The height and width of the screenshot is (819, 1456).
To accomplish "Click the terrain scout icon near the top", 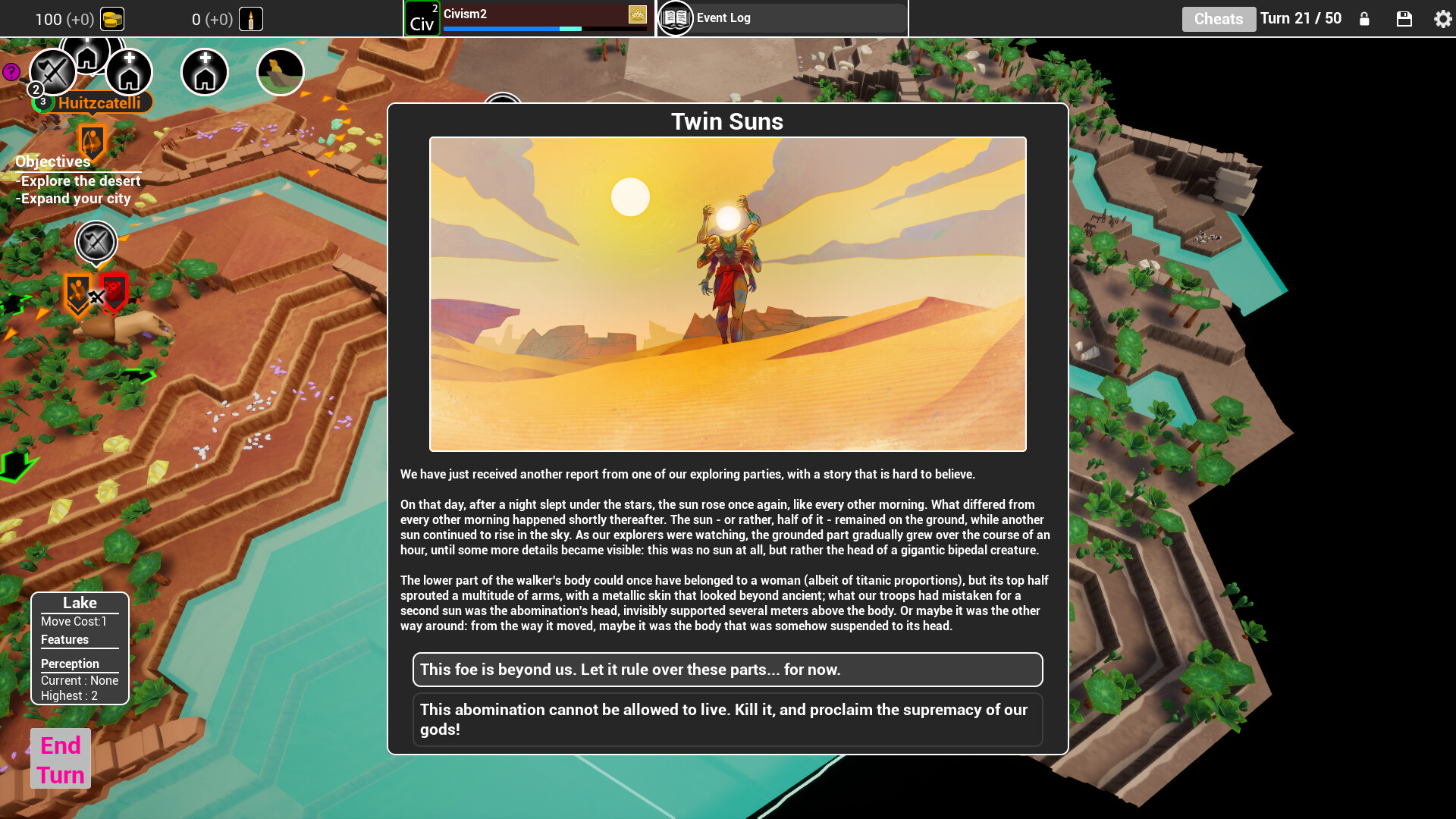I will 280,71.
